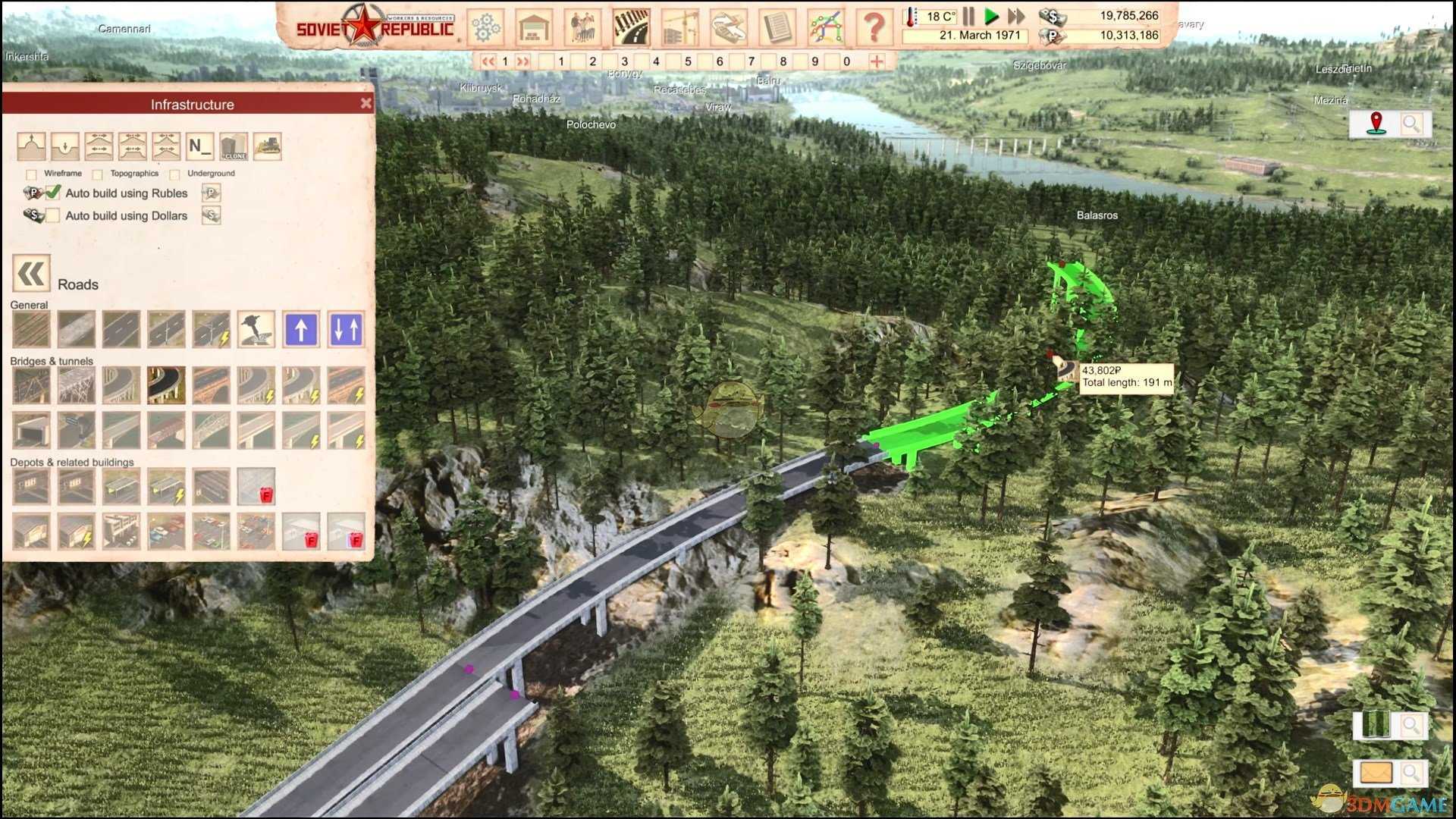Click the red map pin locator button
The height and width of the screenshot is (819, 1456).
pyautogui.click(x=1376, y=124)
